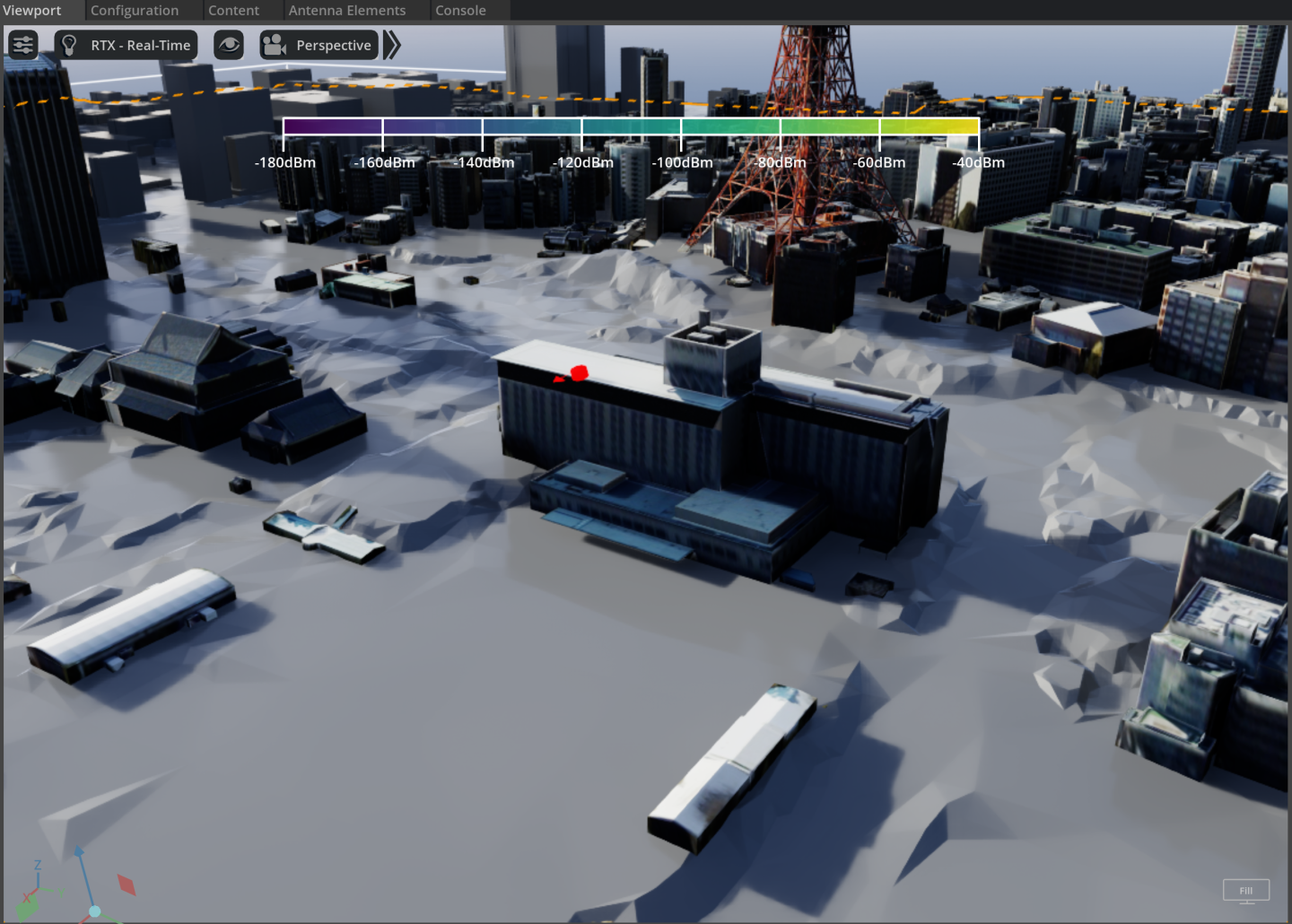Open the Content tab

pyautogui.click(x=233, y=11)
